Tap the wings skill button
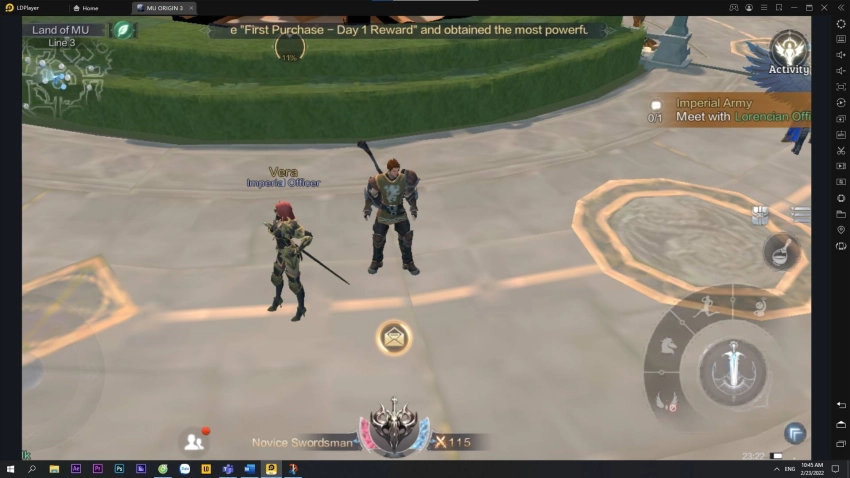The height and width of the screenshot is (478, 850). point(665,402)
